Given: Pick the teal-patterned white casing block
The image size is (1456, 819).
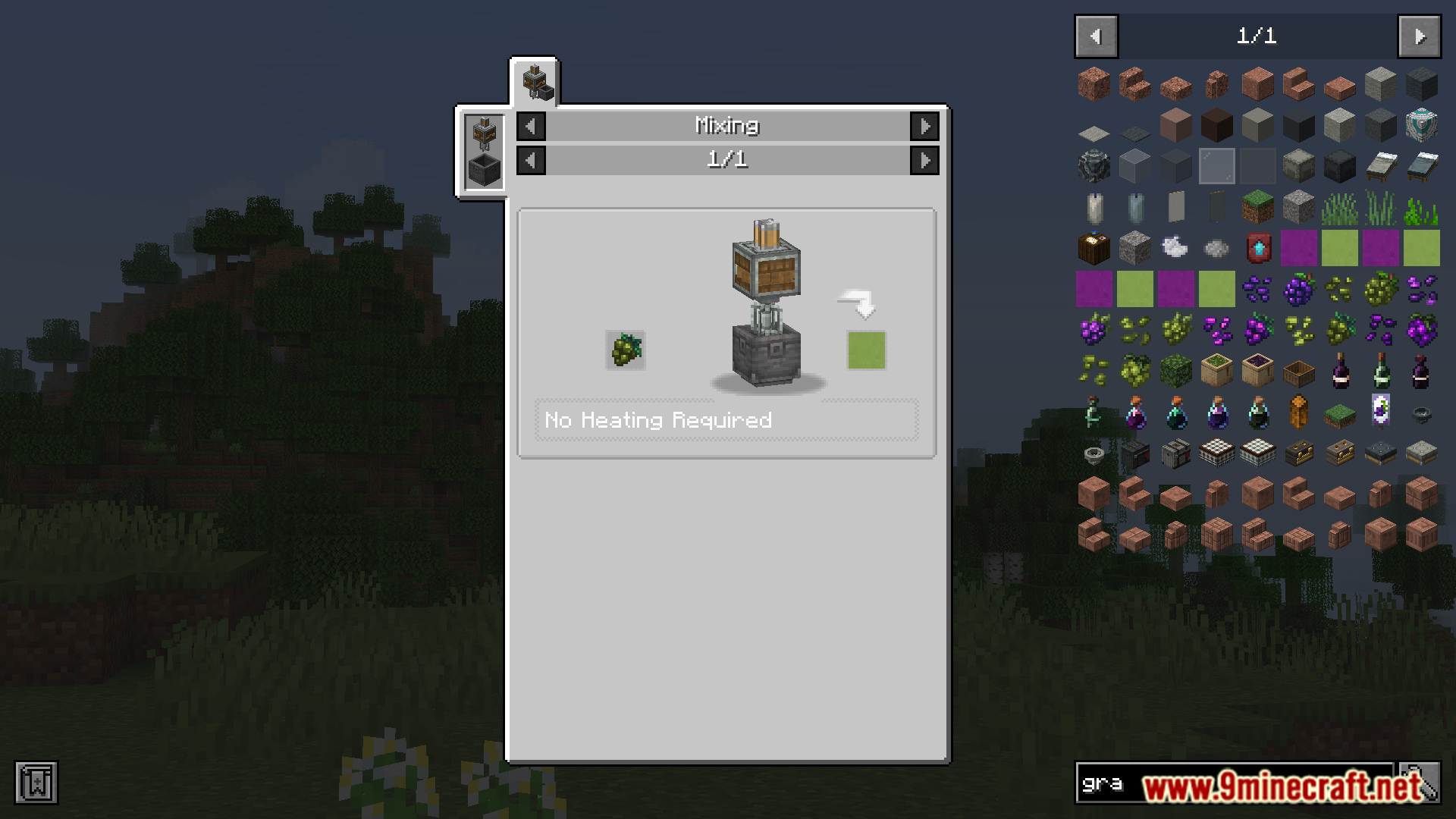Looking at the screenshot, I should 1421,125.
